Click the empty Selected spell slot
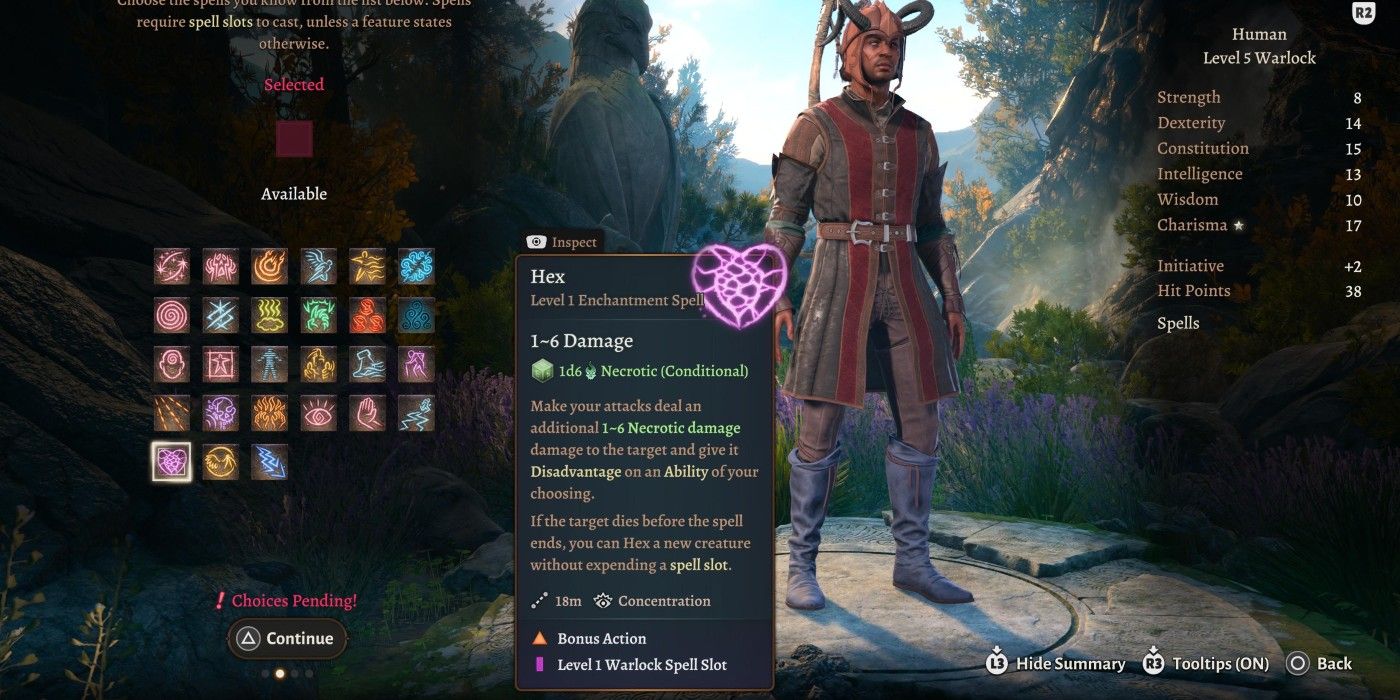This screenshot has height=700, width=1400. pyautogui.click(x=294, y=139)
